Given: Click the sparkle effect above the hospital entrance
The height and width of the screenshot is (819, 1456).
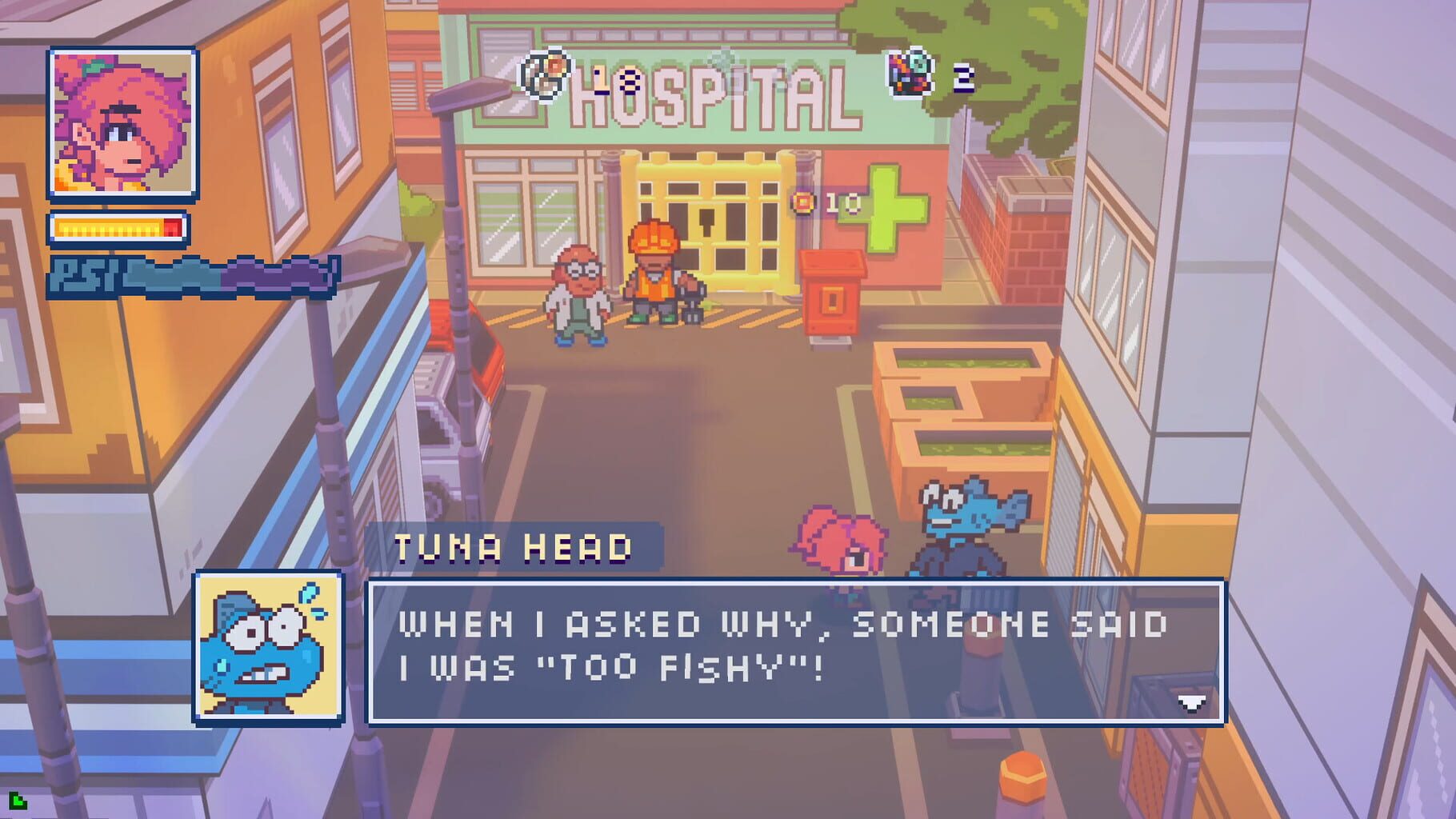Looking at the screenshot, I should click(724, 58).
